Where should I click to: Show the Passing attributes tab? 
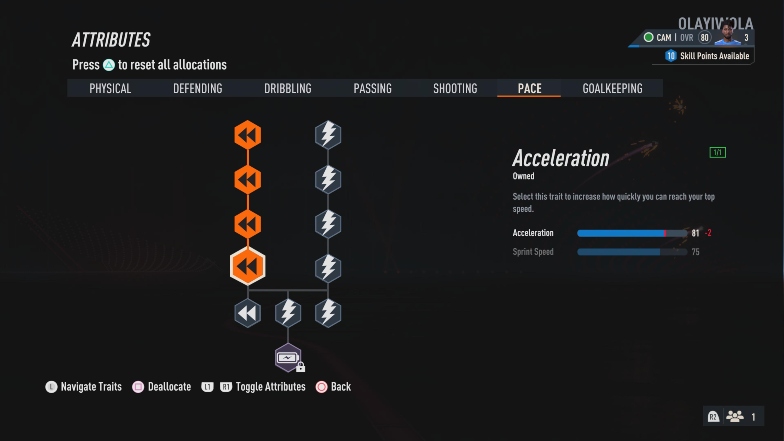372,89
